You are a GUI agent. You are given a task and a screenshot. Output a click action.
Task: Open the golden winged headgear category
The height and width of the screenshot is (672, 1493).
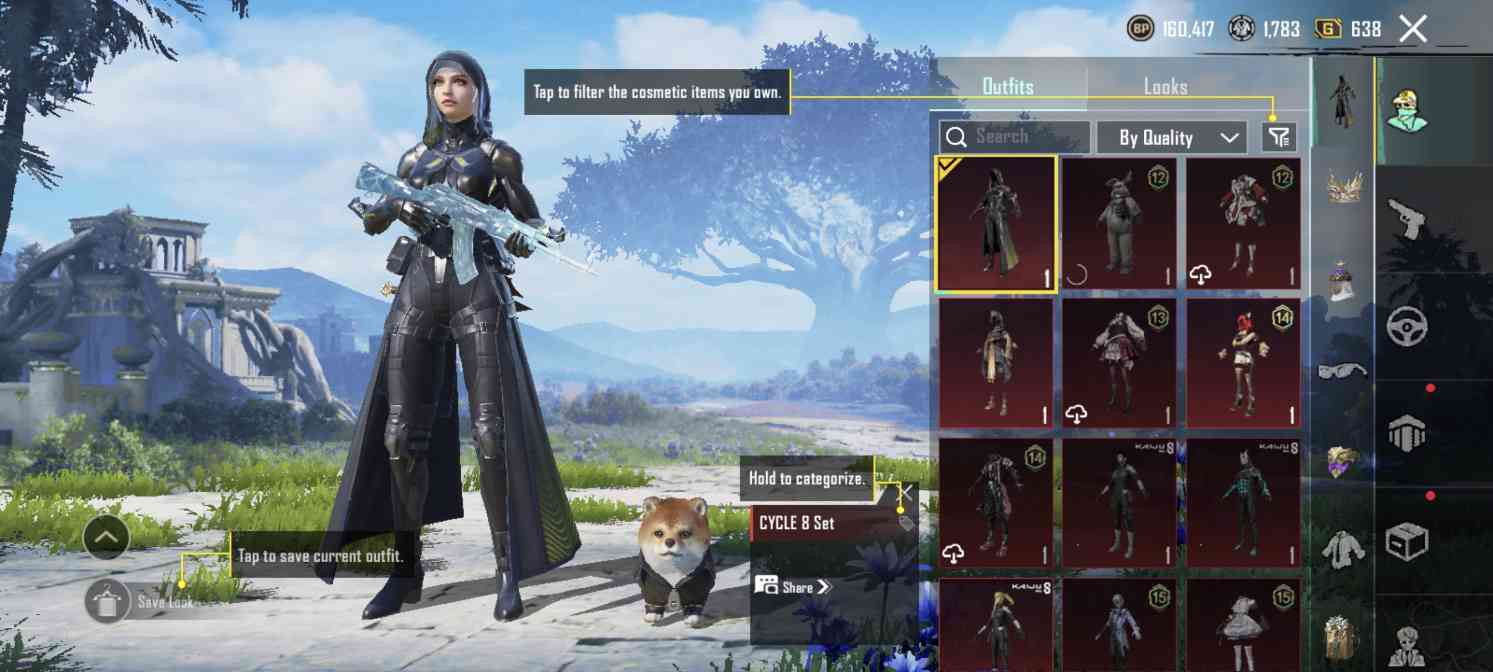point(1342,187)
